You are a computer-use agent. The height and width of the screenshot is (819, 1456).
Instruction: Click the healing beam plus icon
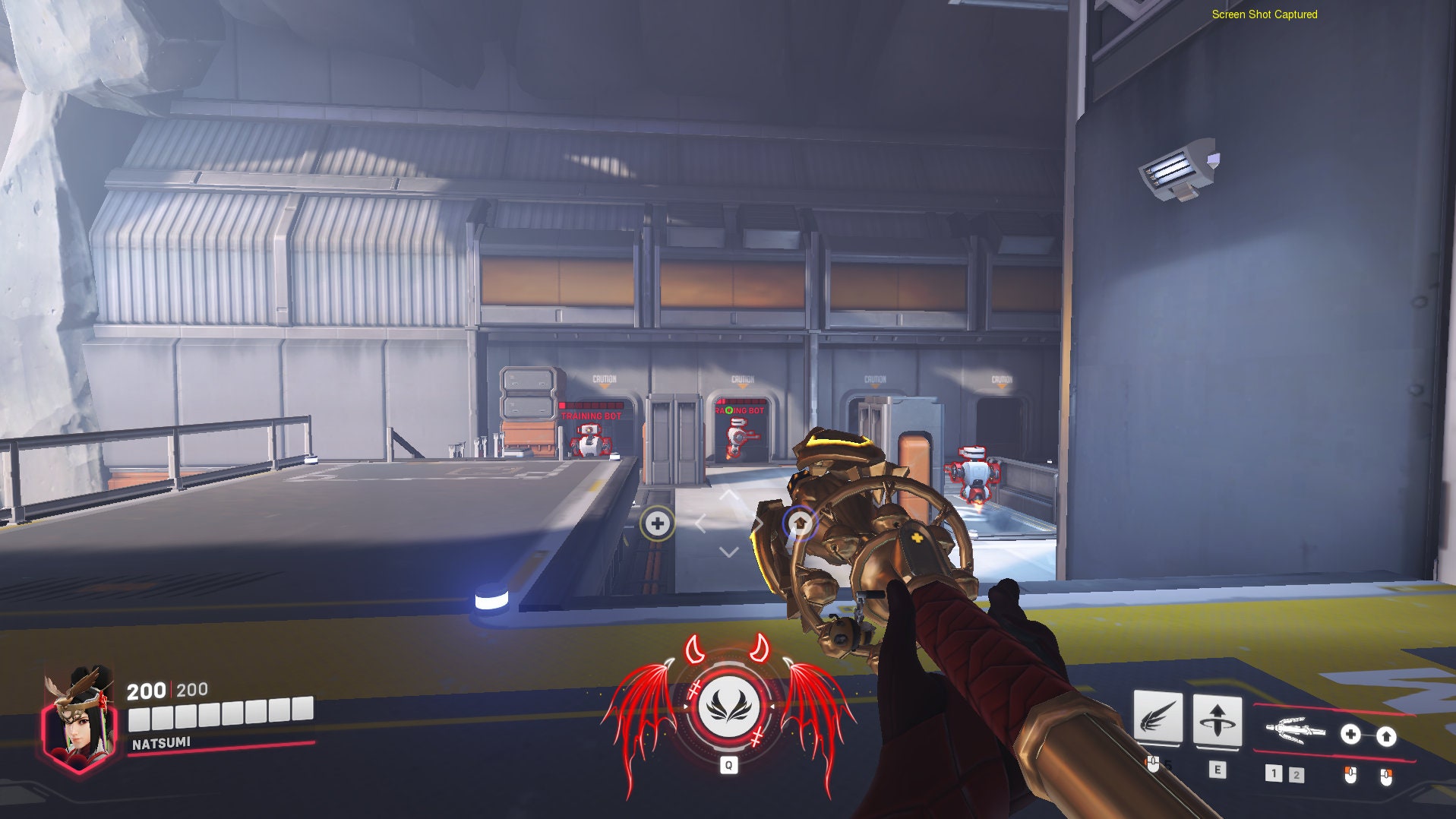(1350, 735)
